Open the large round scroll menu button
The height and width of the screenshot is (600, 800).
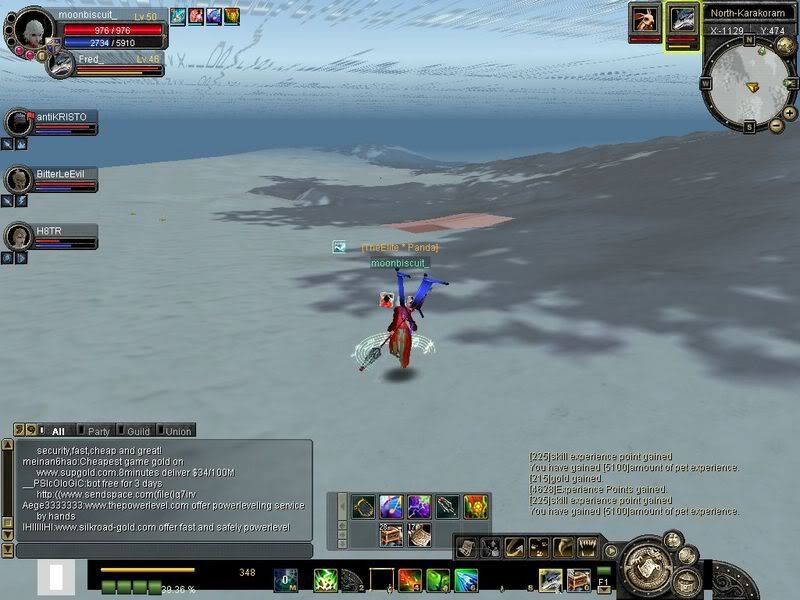point(645,566)
